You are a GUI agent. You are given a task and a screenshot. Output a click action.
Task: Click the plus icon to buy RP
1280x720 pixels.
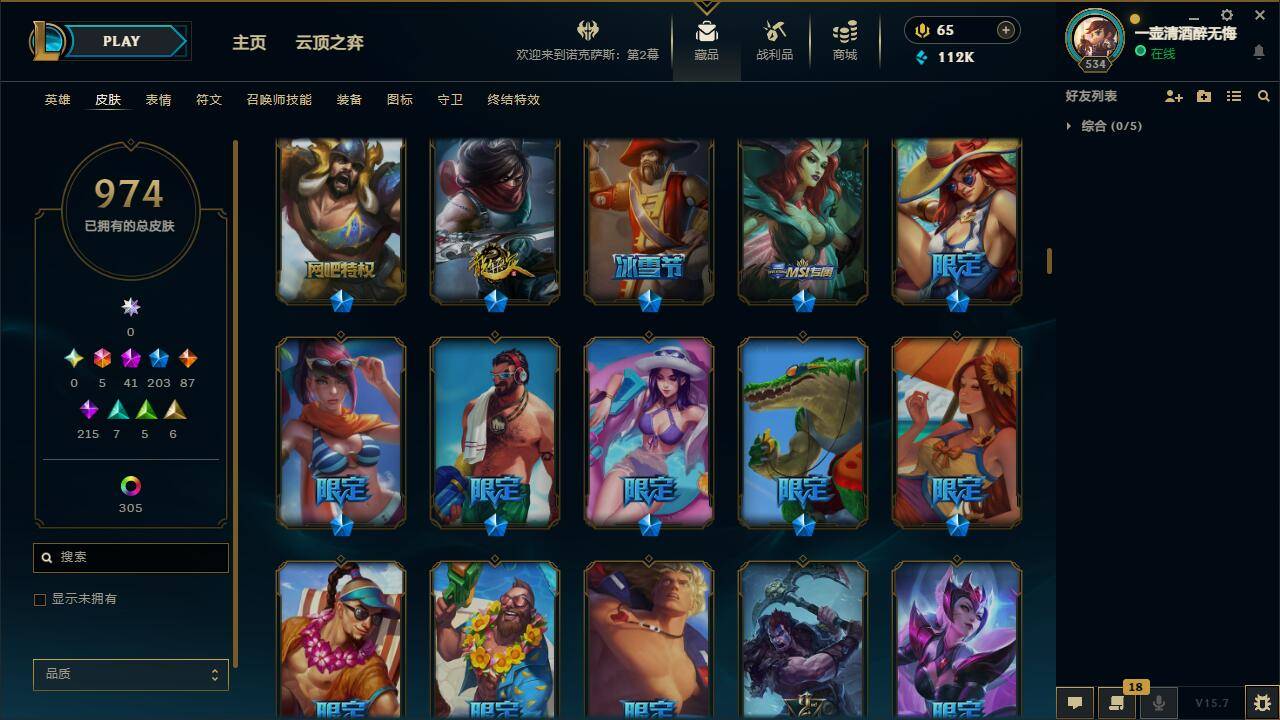coord(1004,30)
